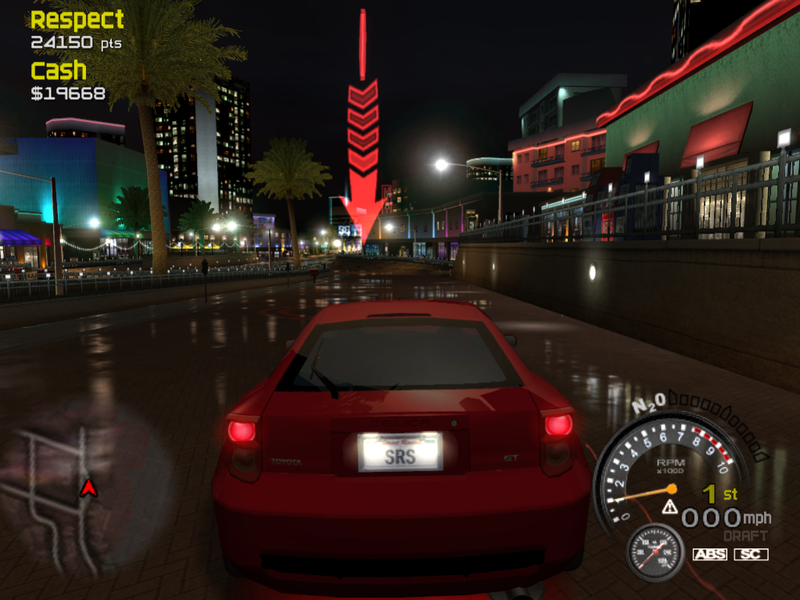800x600 pixels.
Task: Select the red player arrow on the minimap
Action: point(88,488)
